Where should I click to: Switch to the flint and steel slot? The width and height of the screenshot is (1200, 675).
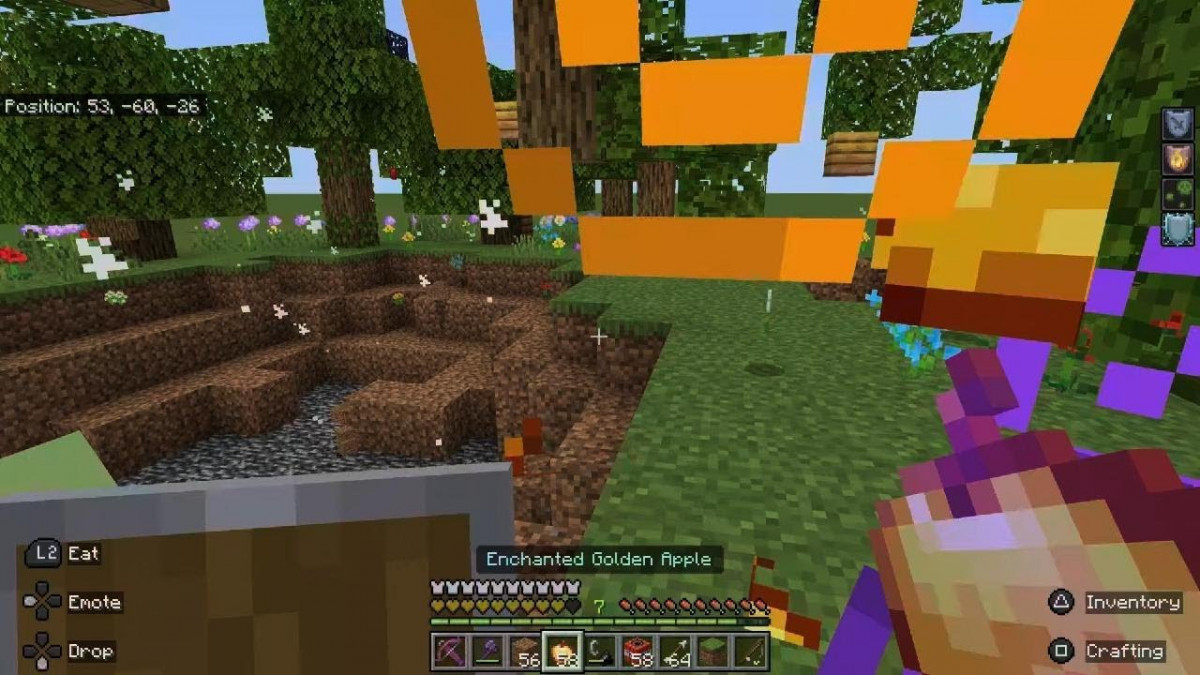pyautogui.click(x=599, y=651)
